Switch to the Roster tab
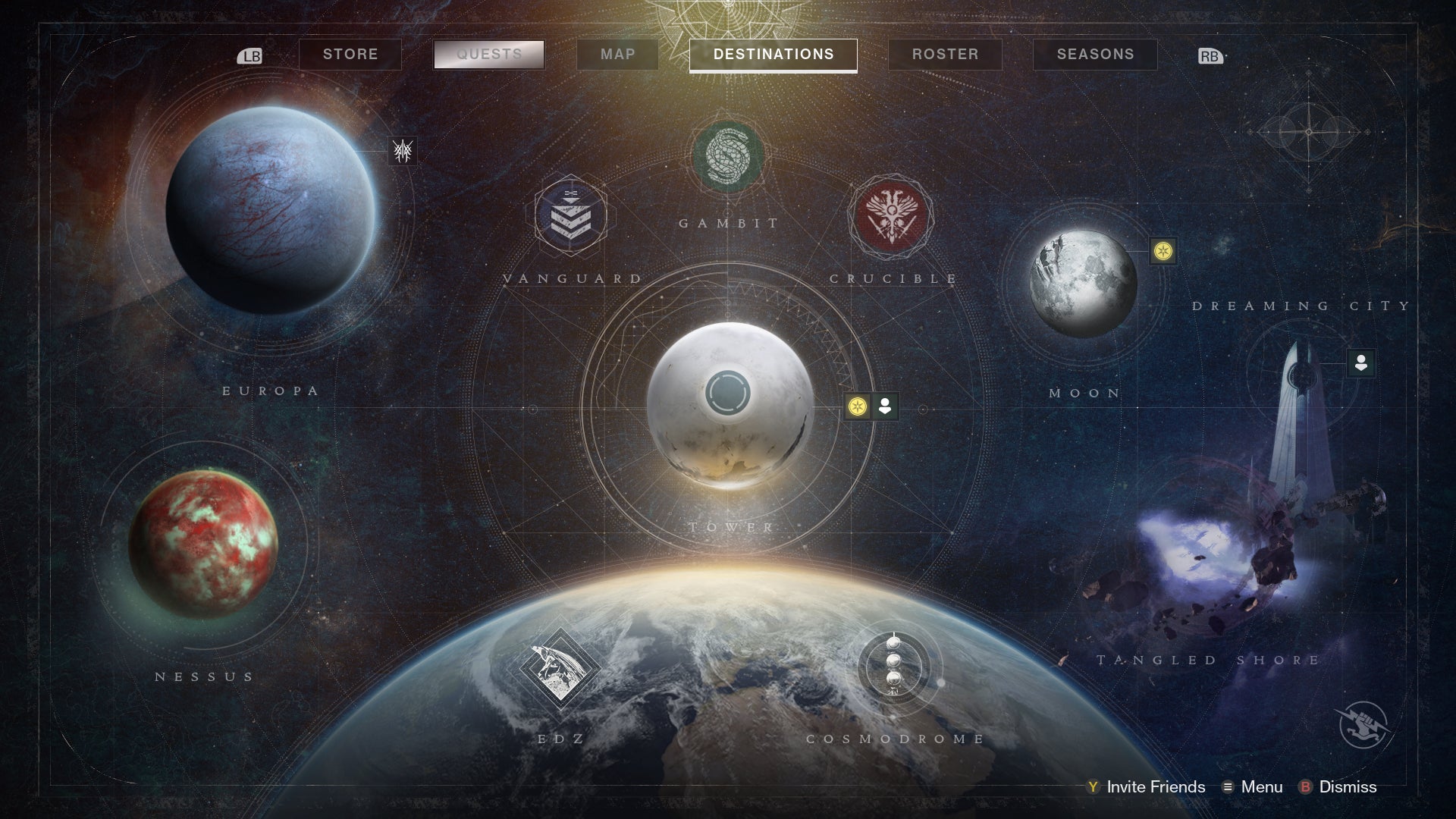The width and height of the screenshot is (1456, 819). pyautogui.click(x=945, y=54)
